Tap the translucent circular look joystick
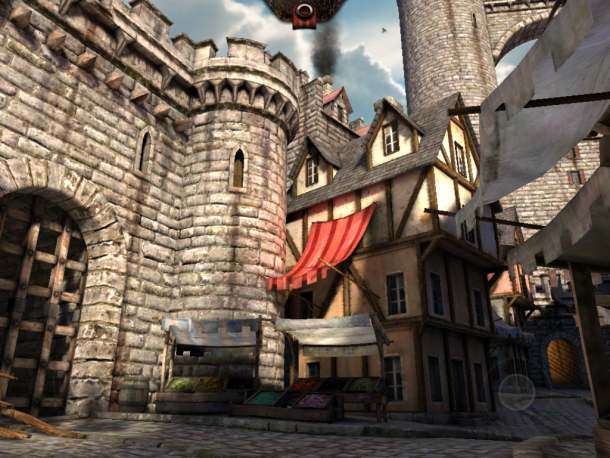 pos(516,392)
